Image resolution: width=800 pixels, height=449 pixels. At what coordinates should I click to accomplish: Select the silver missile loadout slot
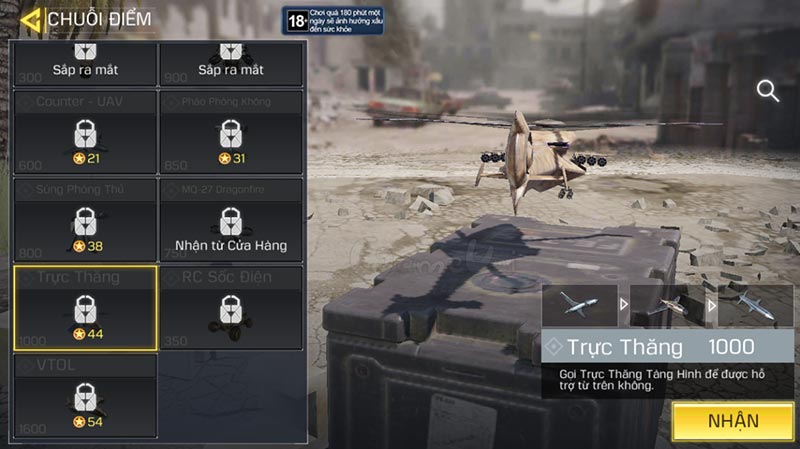[757, 305]
